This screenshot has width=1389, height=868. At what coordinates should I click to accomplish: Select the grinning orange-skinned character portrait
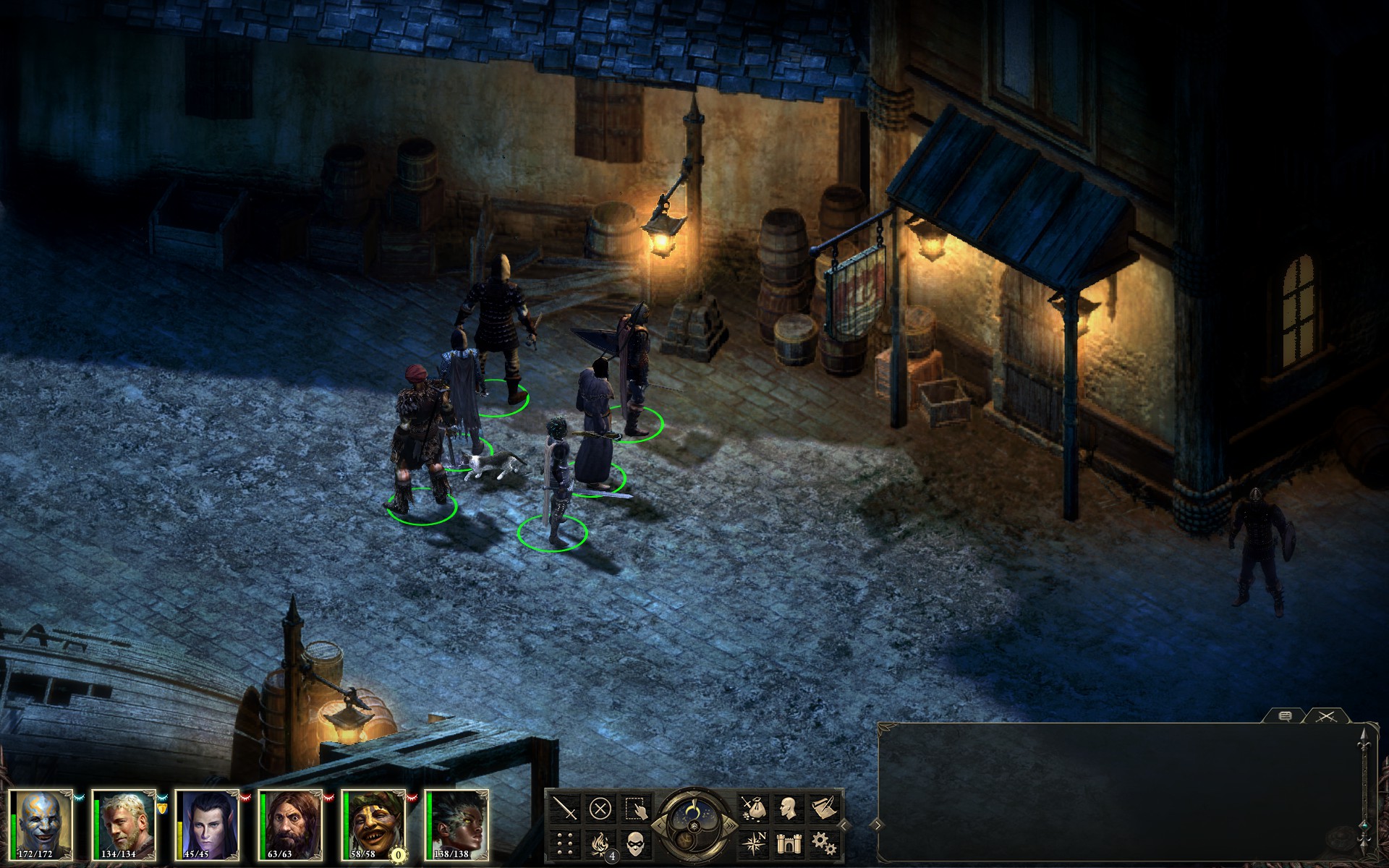(373, 825)
